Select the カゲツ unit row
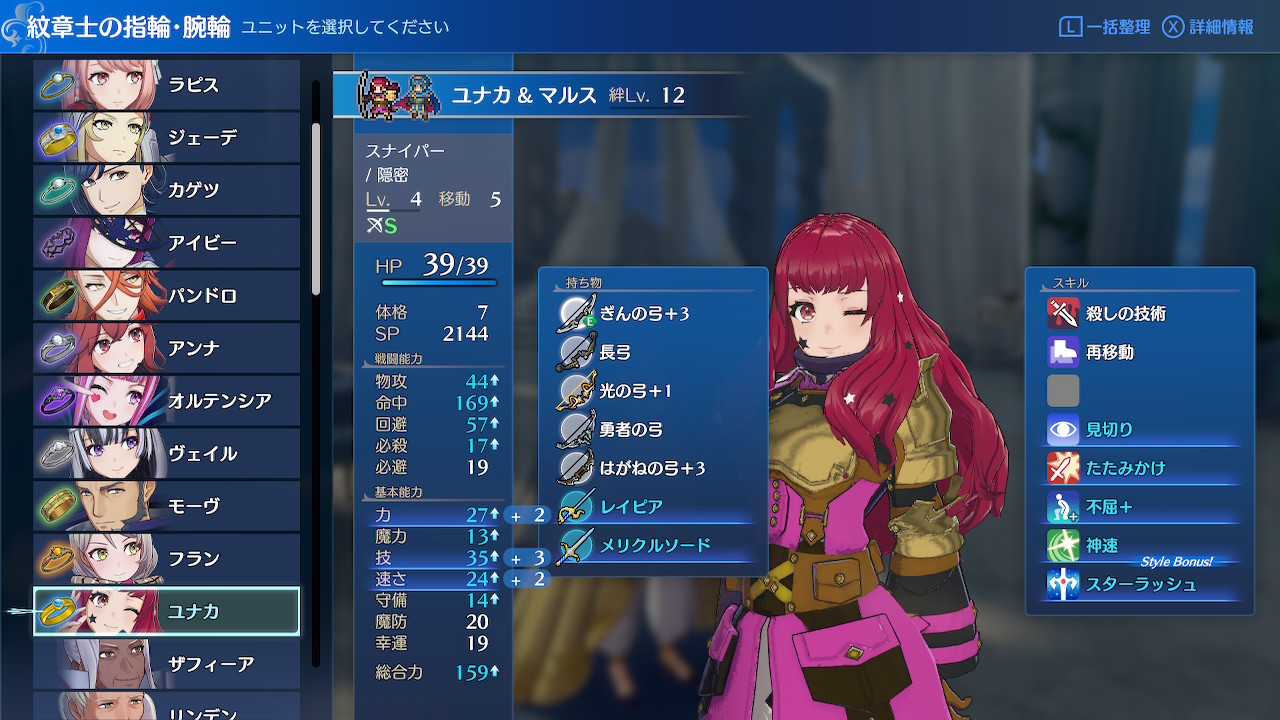 (166, 190)
